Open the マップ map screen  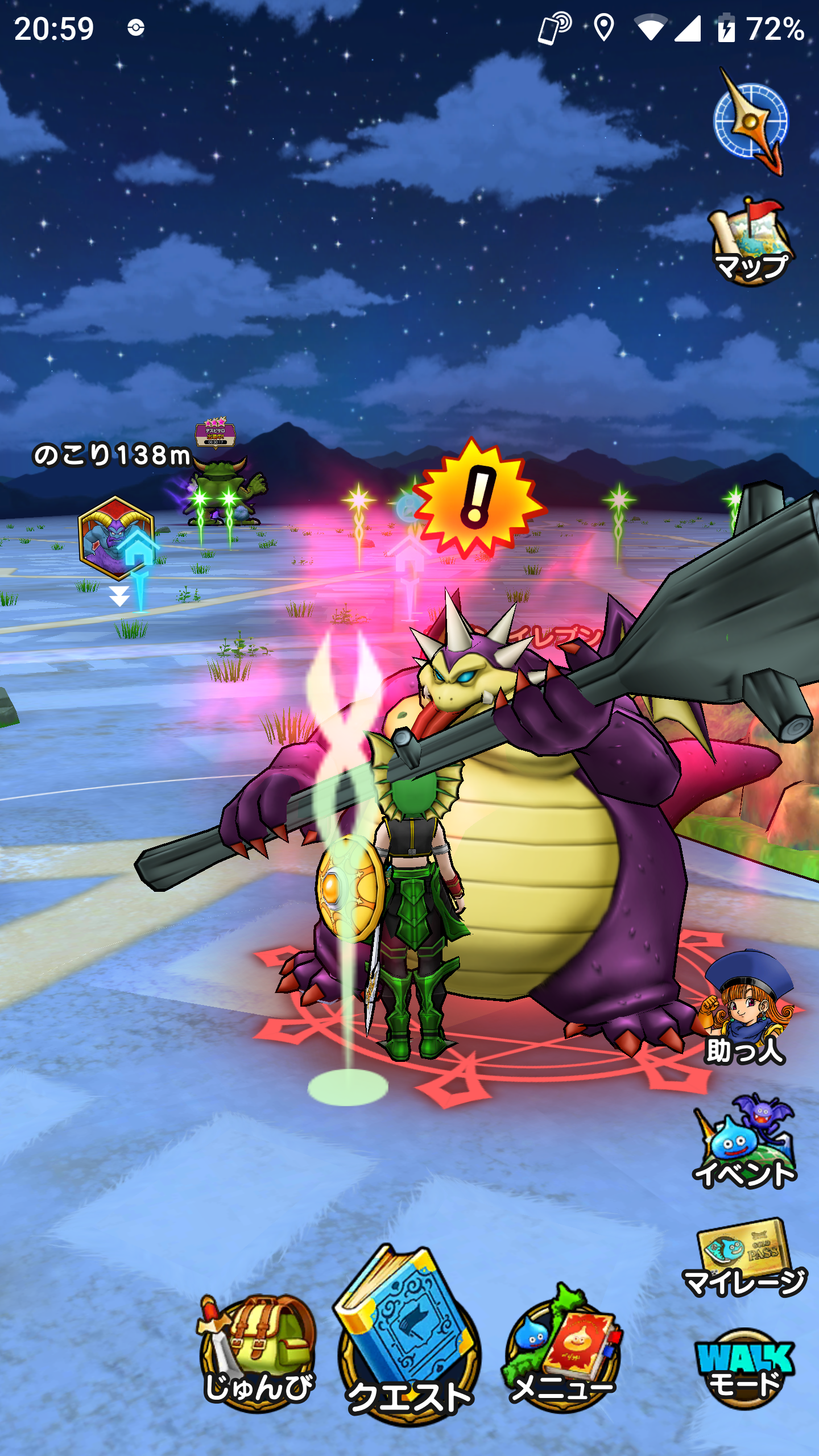tap(751, 242)
